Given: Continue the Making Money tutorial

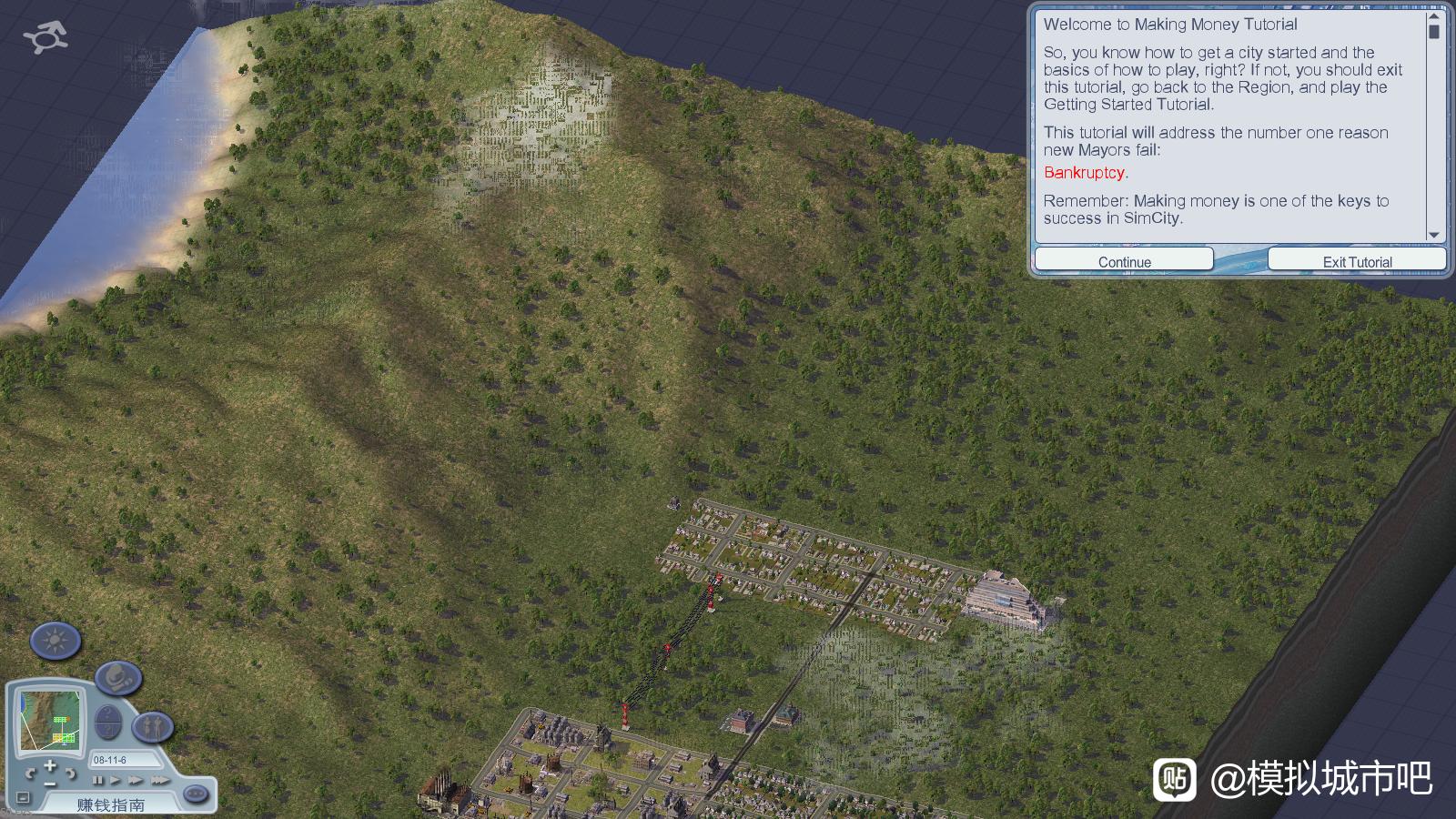Looking at the screenshot, I should click(x=1124, y=261).
